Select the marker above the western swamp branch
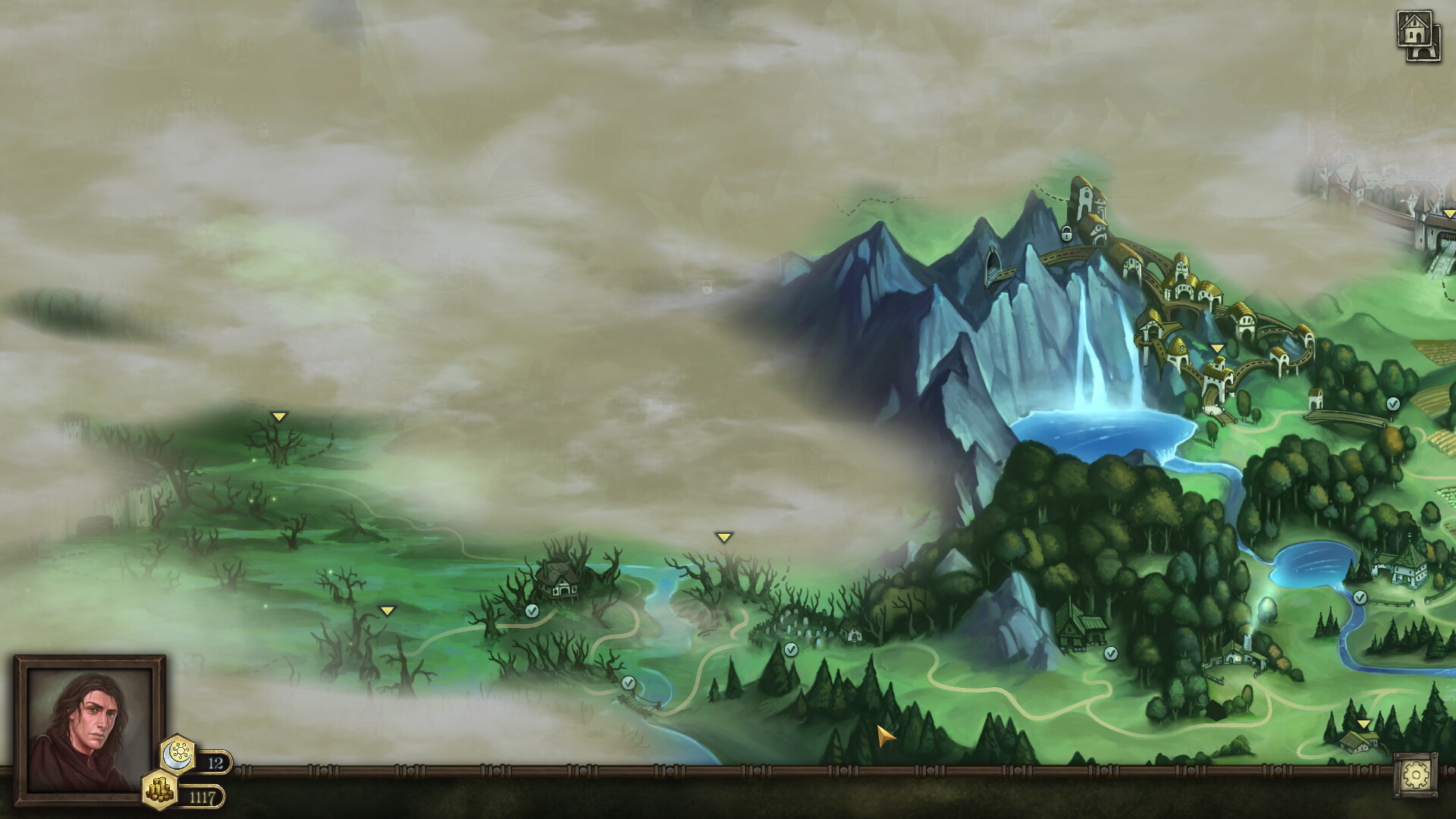 tap(388, 609)
